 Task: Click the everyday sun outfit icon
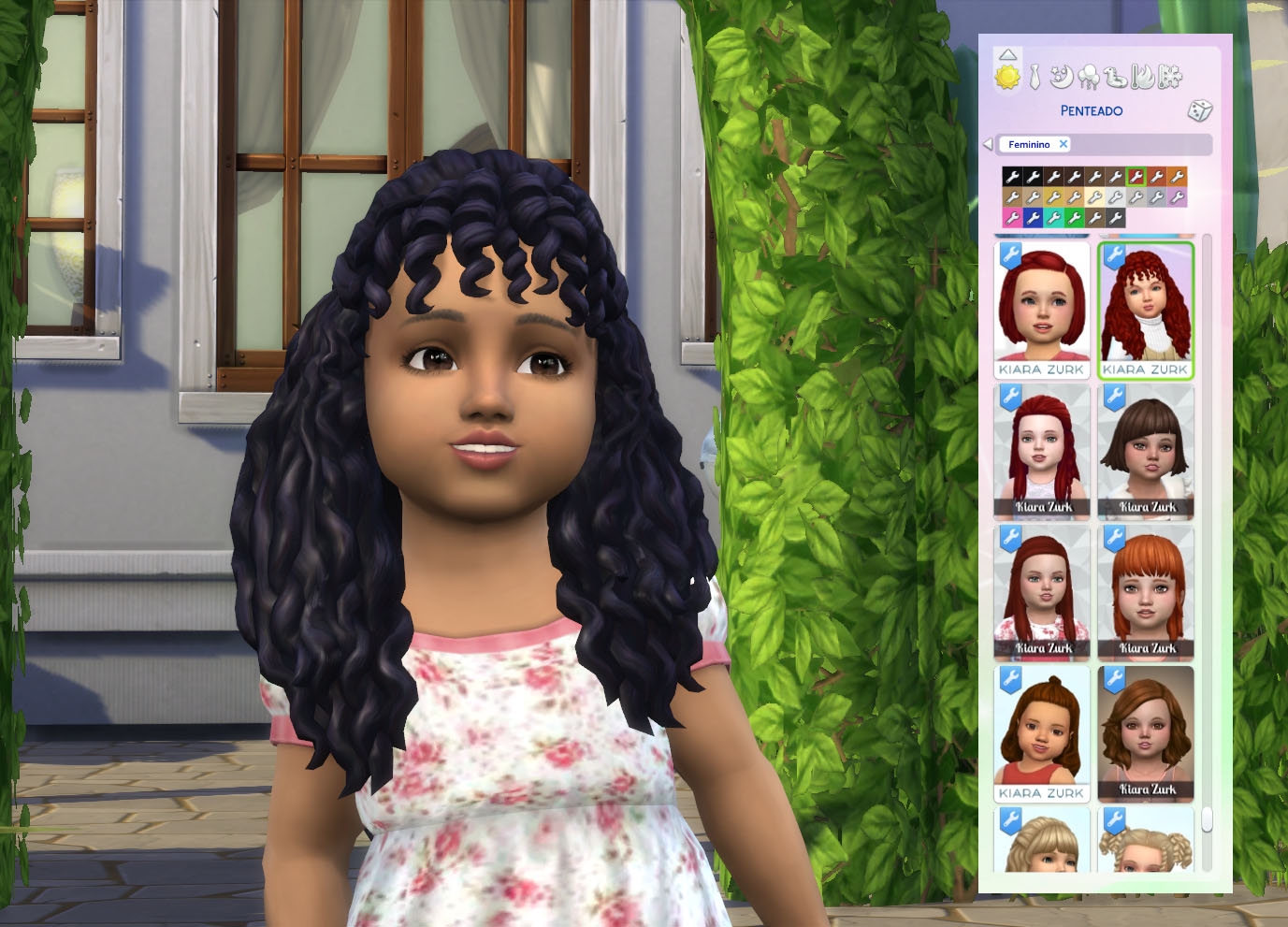click(1009, 77)
